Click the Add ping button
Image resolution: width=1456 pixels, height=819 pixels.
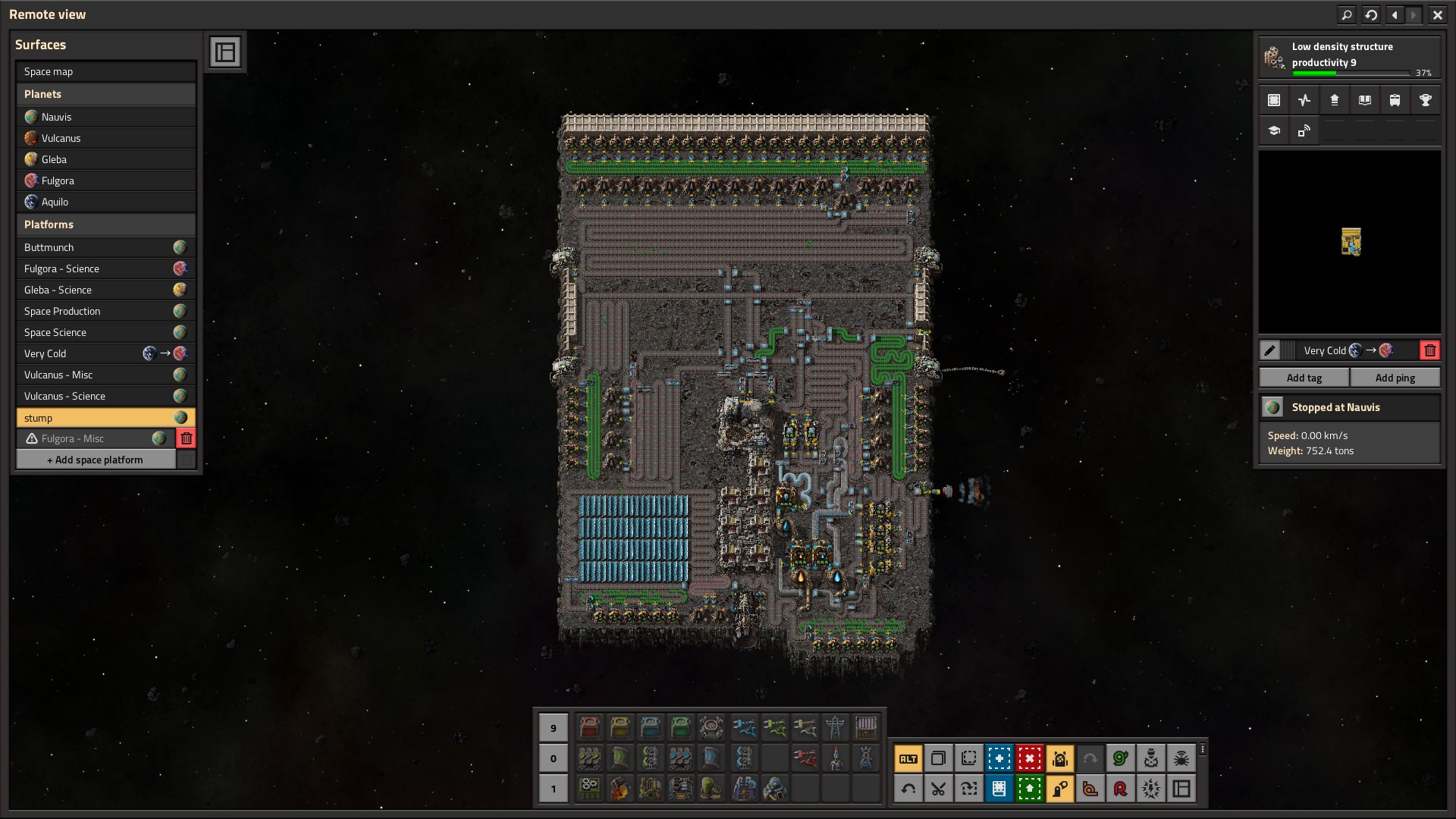tap(1395, 378)
